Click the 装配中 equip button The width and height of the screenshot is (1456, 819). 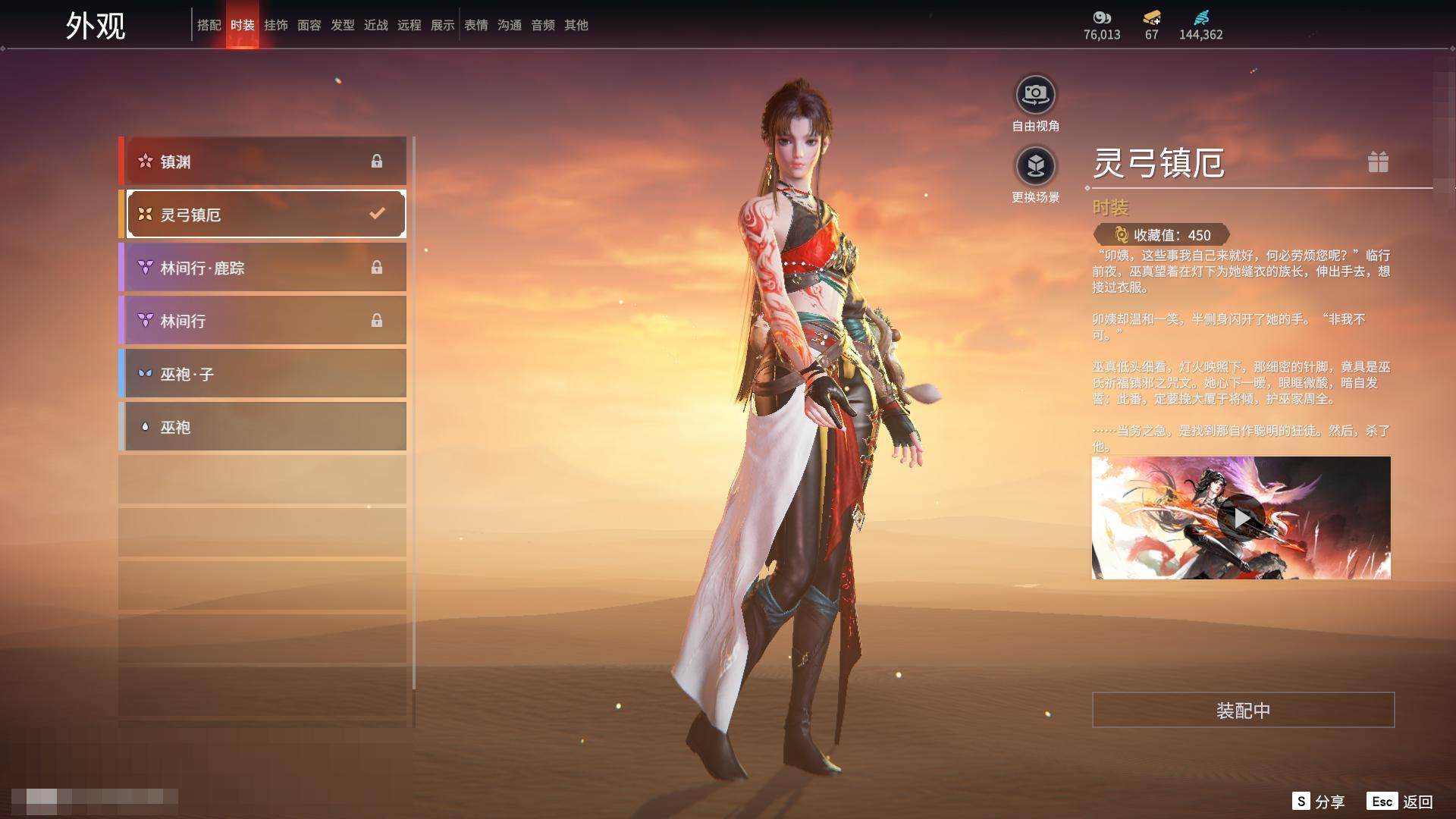pyautogui.click(x=1243, y=710)
